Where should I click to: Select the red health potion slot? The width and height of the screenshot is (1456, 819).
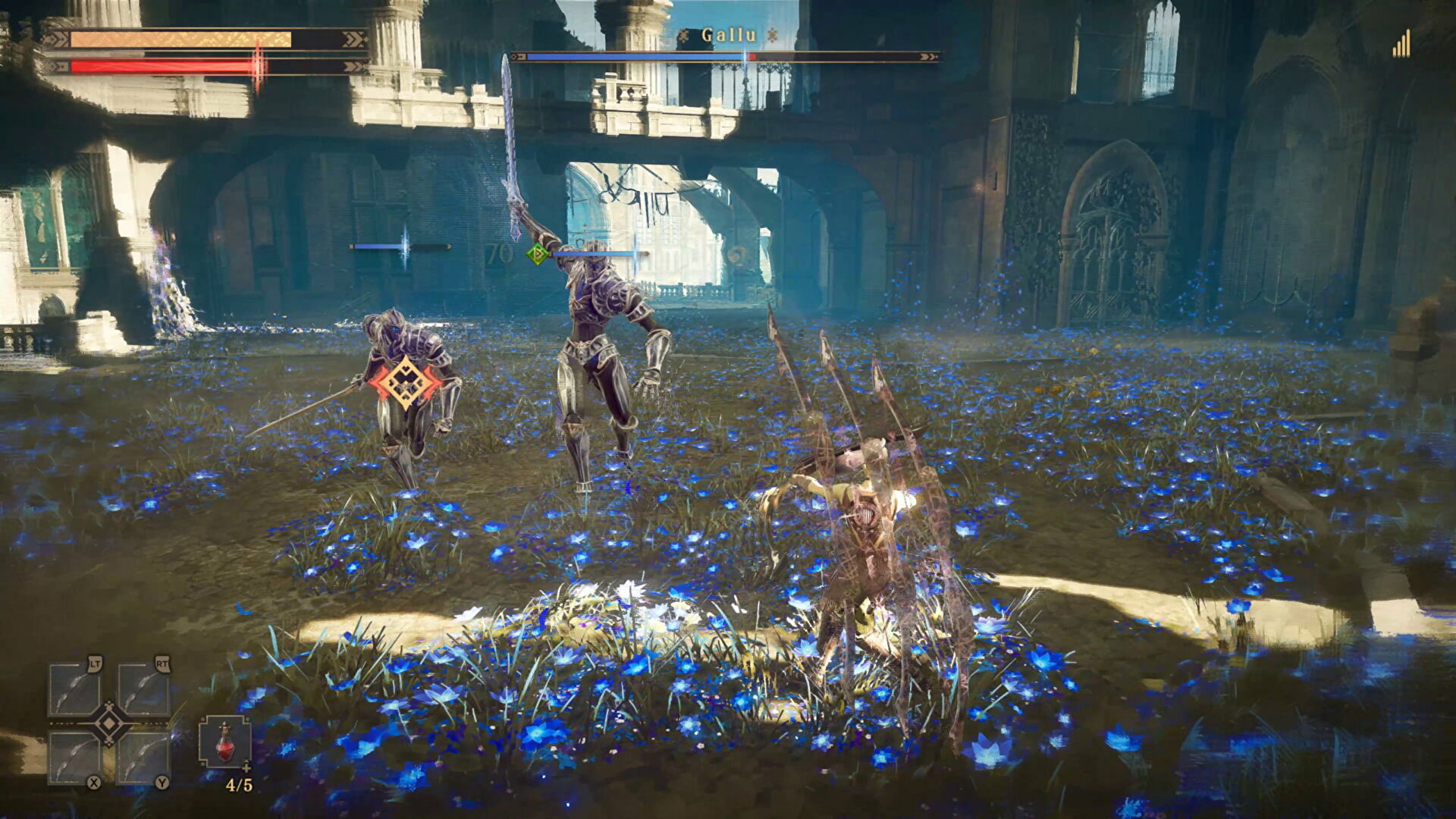tap(224, 741)
